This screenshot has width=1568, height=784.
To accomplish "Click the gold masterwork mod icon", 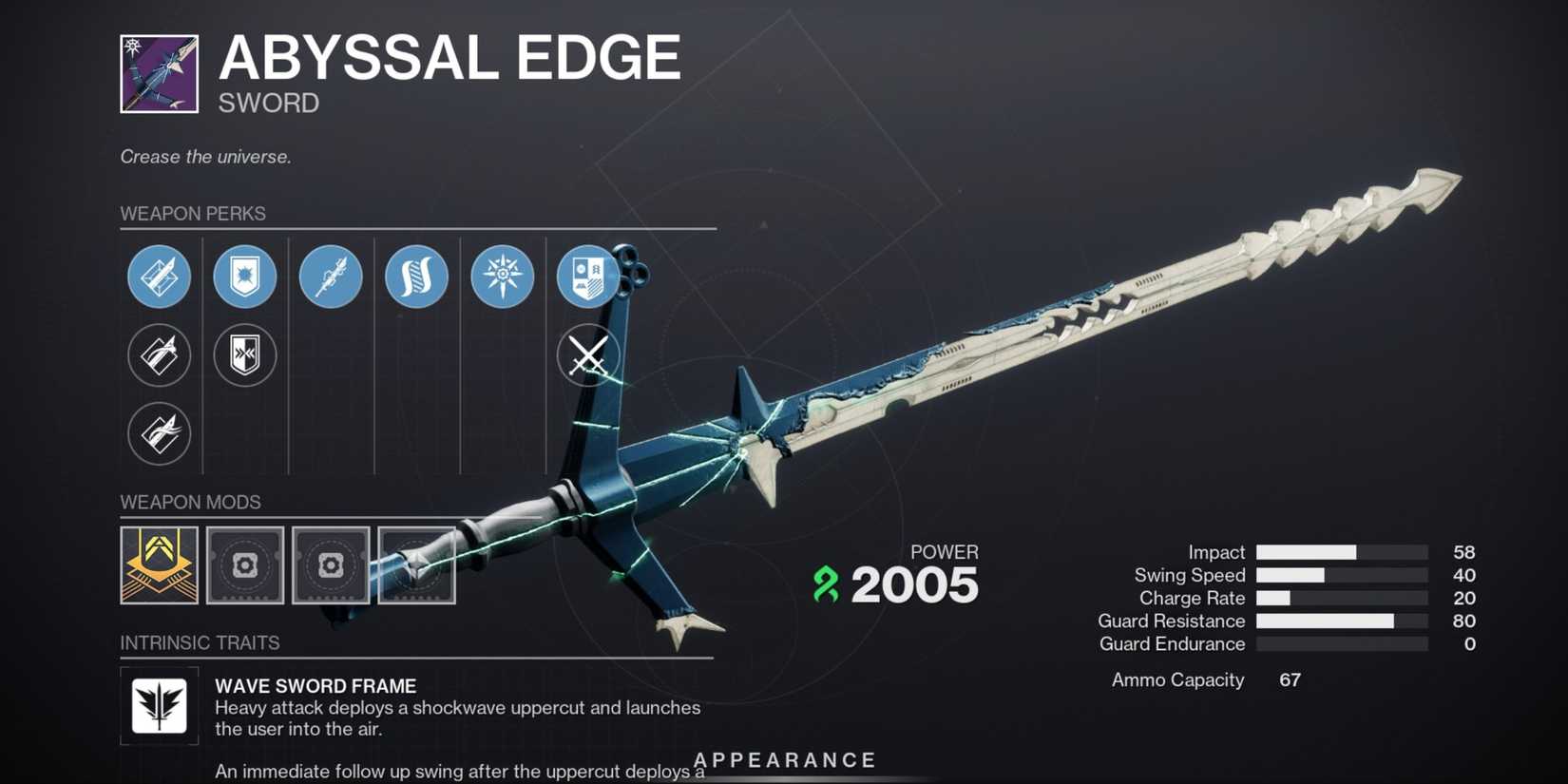I will coord(158,567).
